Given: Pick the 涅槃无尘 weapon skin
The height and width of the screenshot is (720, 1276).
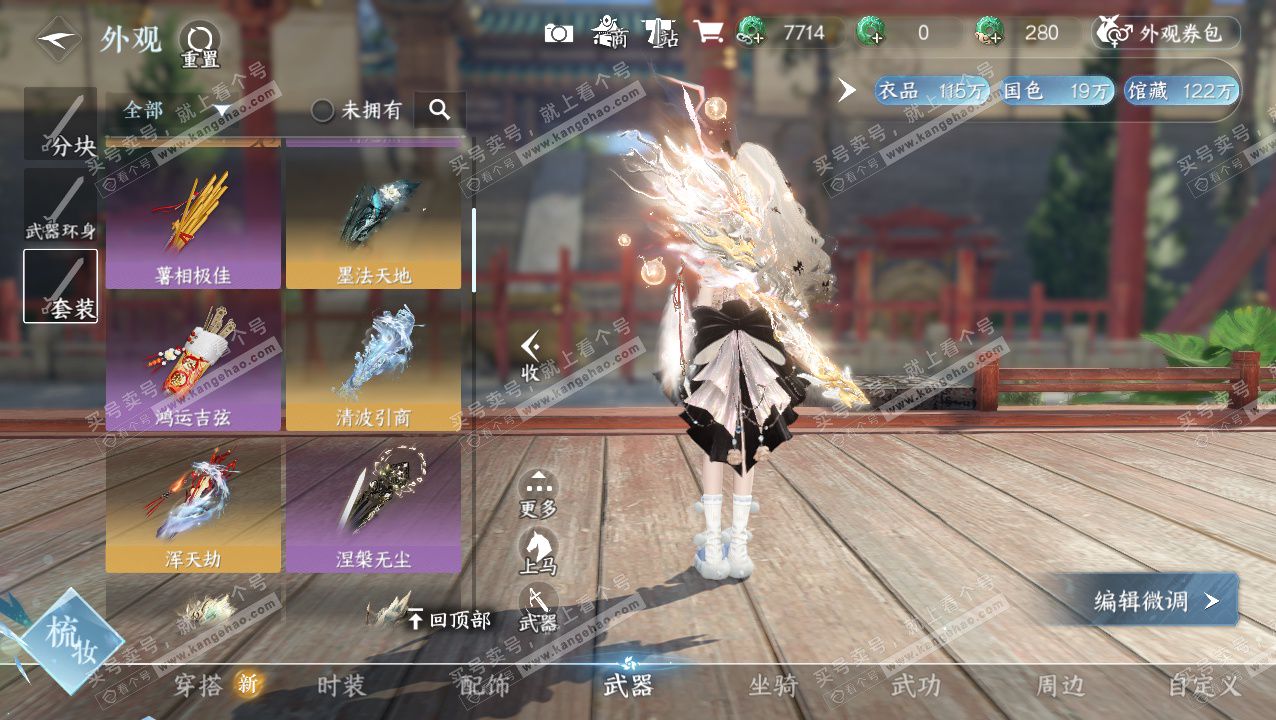Looking at the screenshot, I should click(373, 503).
